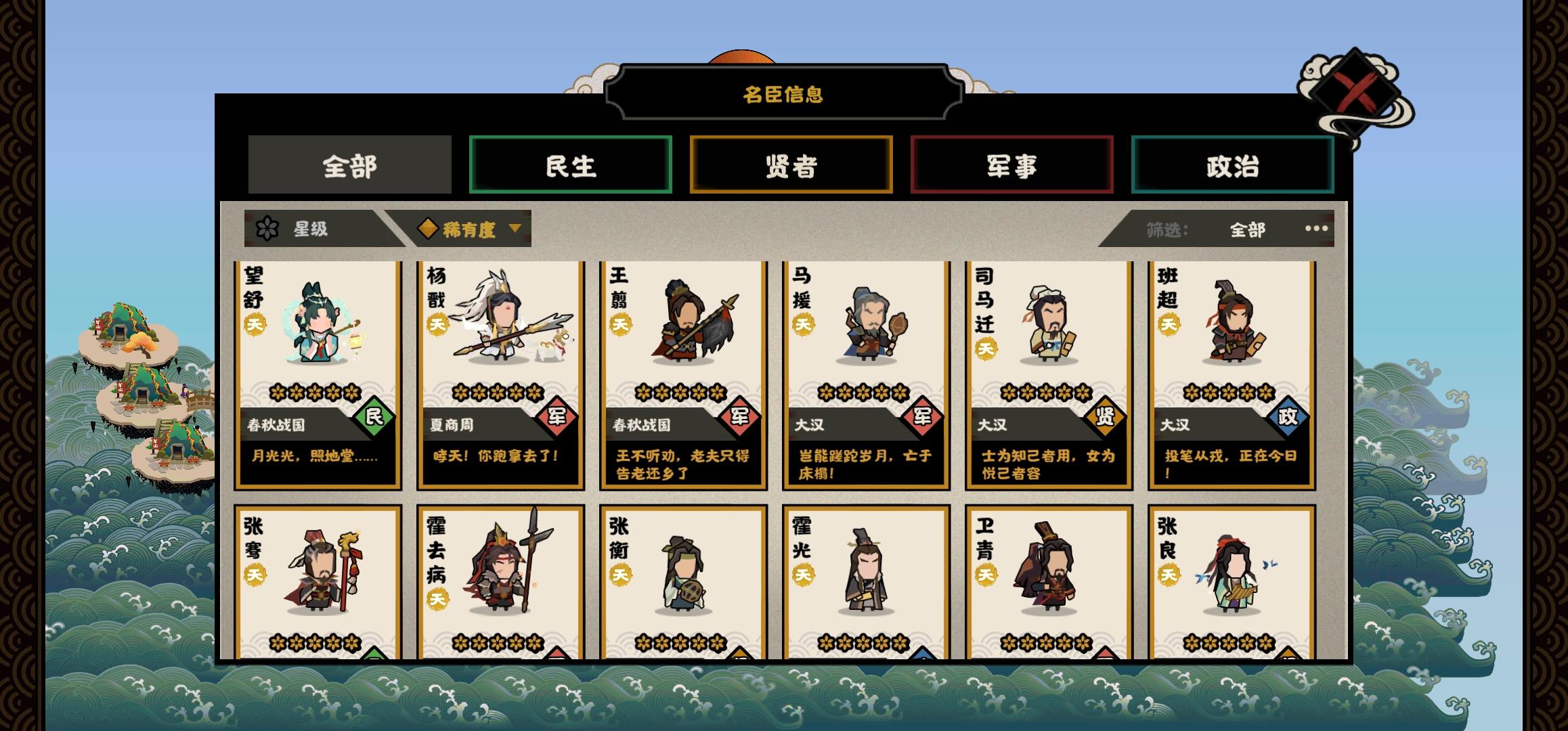
Task: Select the 民生 category button
Action: pos(571,164)
